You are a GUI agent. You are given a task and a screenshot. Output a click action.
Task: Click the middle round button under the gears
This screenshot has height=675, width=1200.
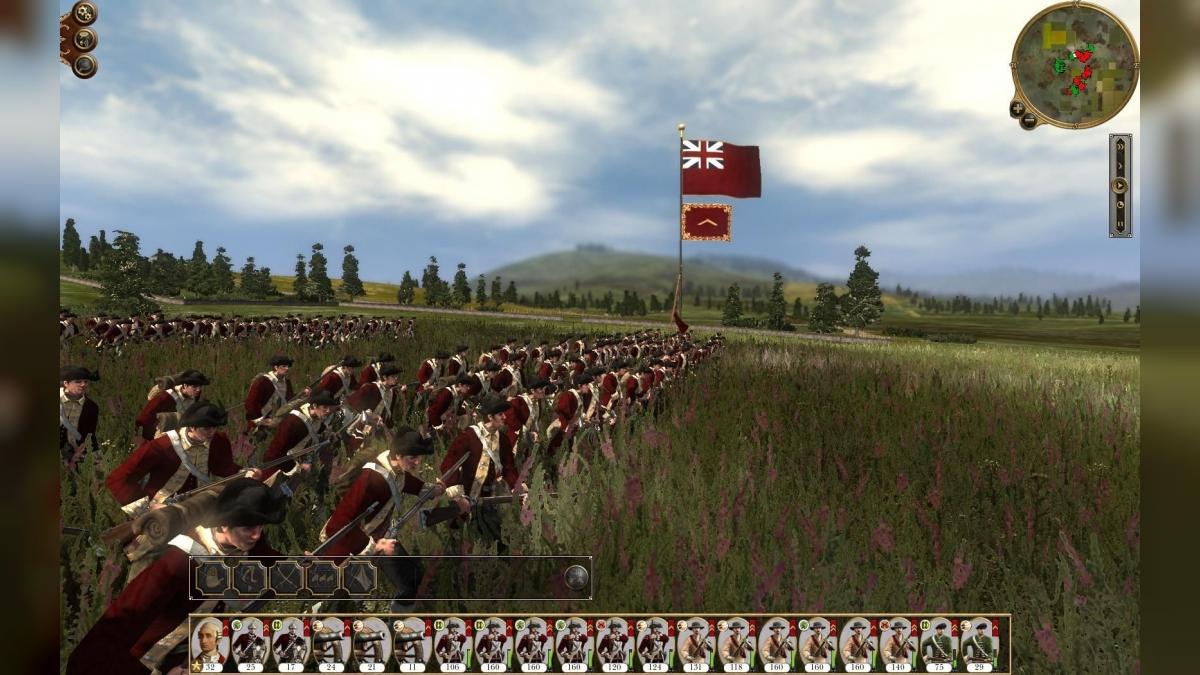[x=85, y=40]
